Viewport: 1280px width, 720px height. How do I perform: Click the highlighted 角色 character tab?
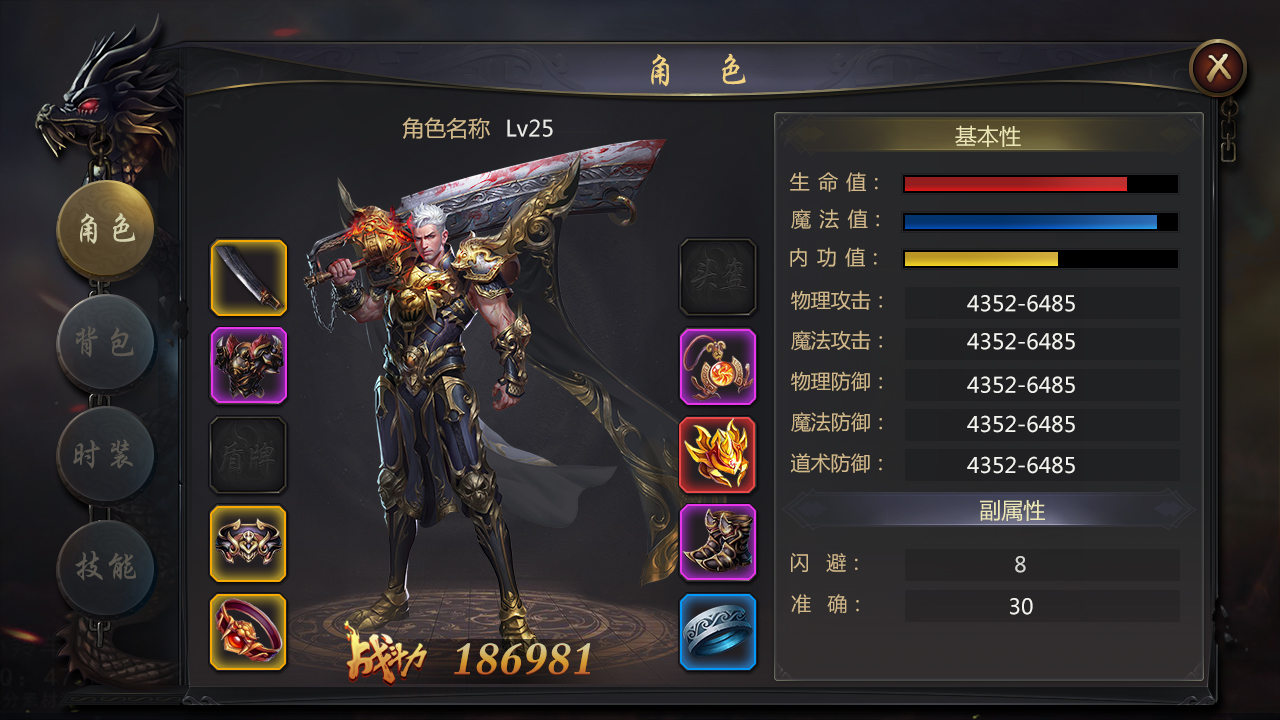click(104, 228)
